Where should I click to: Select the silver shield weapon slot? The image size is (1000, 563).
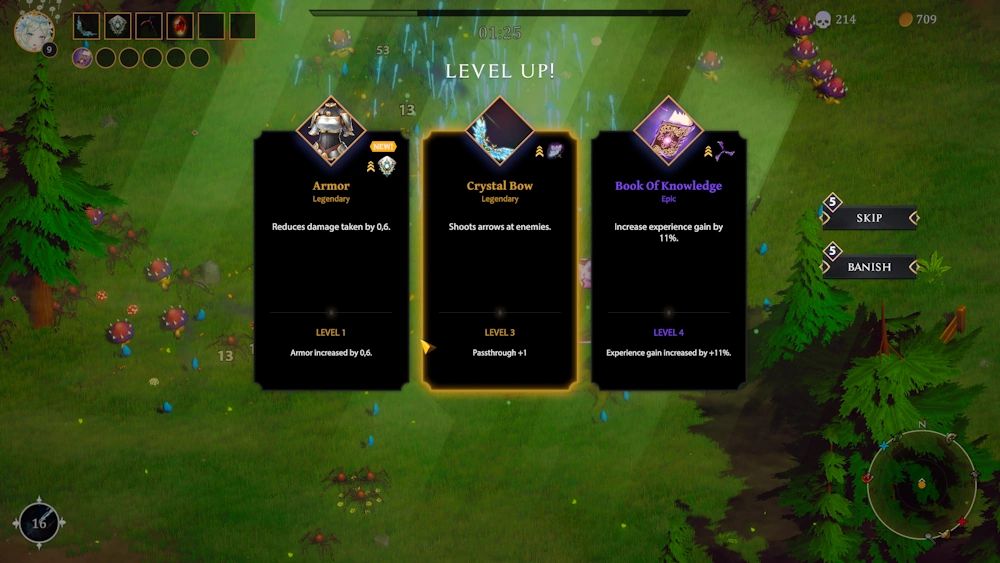(x=118, y=26)
